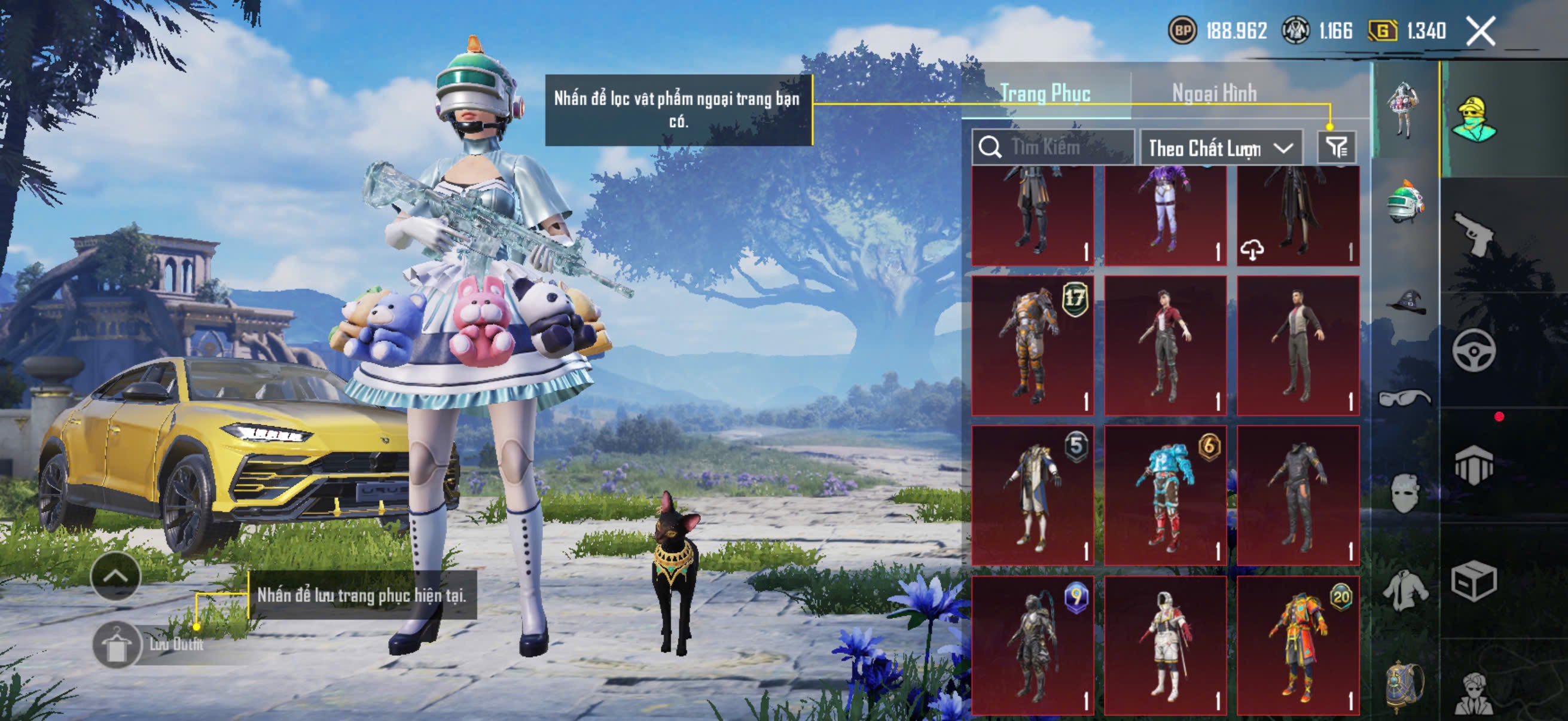Screen dimensions: 1568x721
Task: Click the Tìm Kiếm search field
Action: (x=1053, y=147)
